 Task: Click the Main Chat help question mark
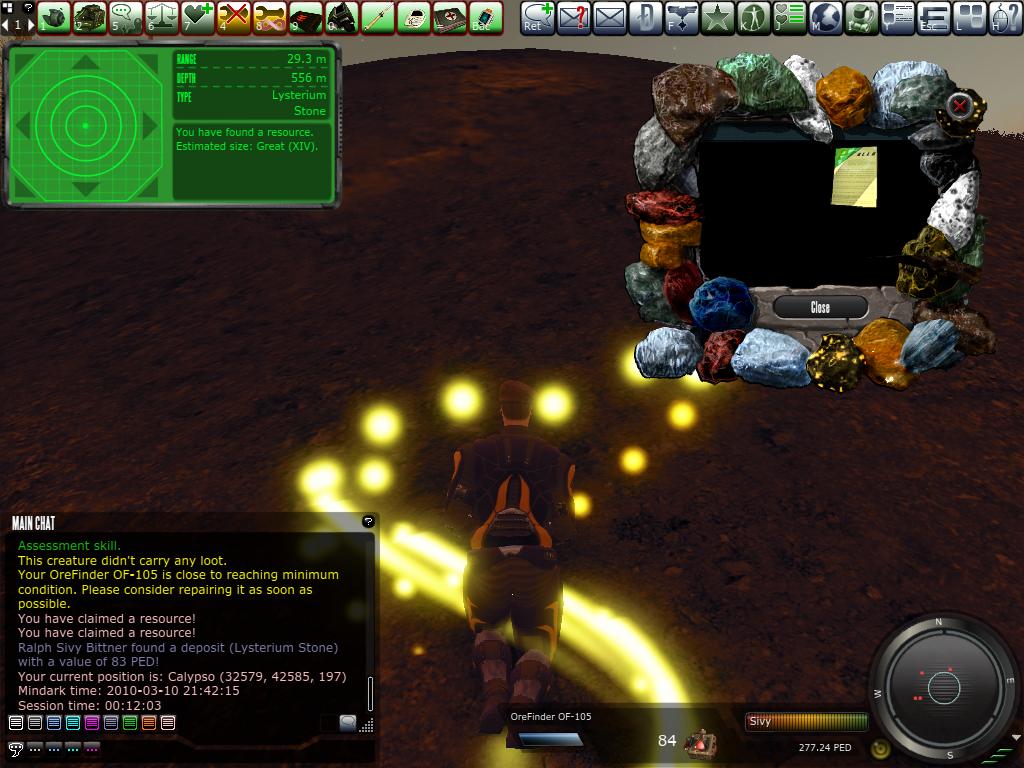point(368,521)
